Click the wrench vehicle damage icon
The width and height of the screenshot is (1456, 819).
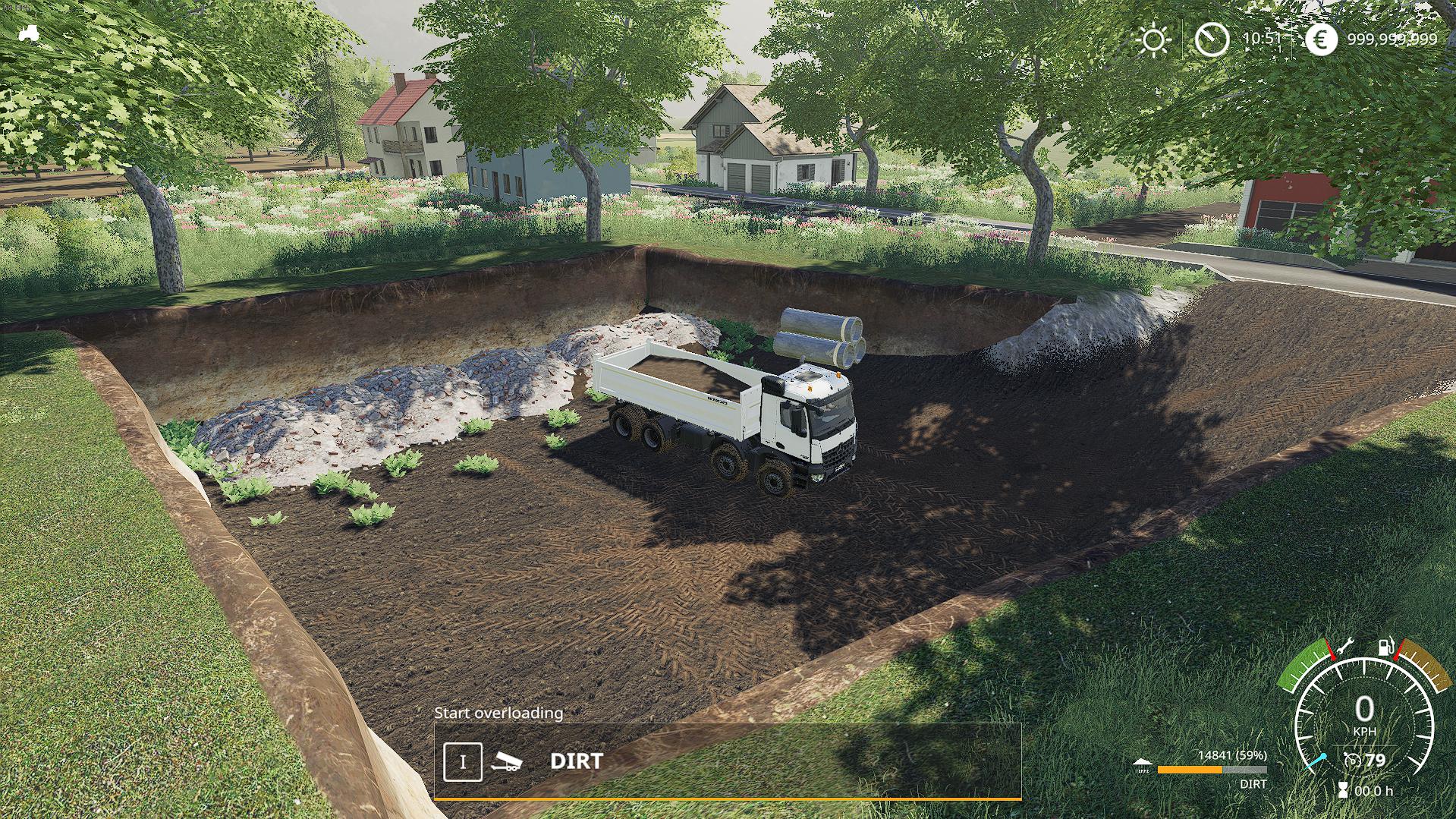point(1344,647)
